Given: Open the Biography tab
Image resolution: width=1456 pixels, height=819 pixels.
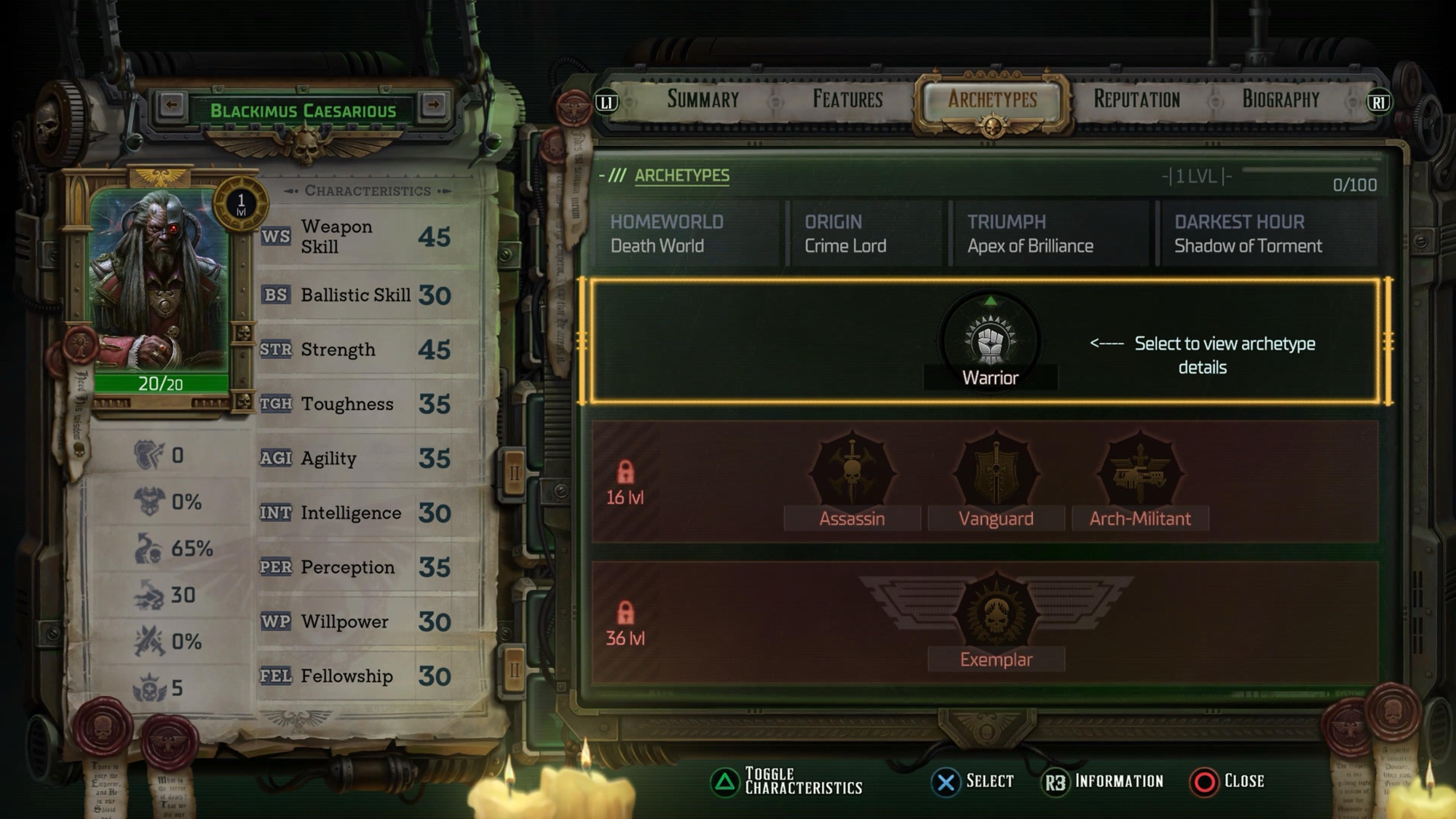Looking at the screenshot, I should (1281, 100).
